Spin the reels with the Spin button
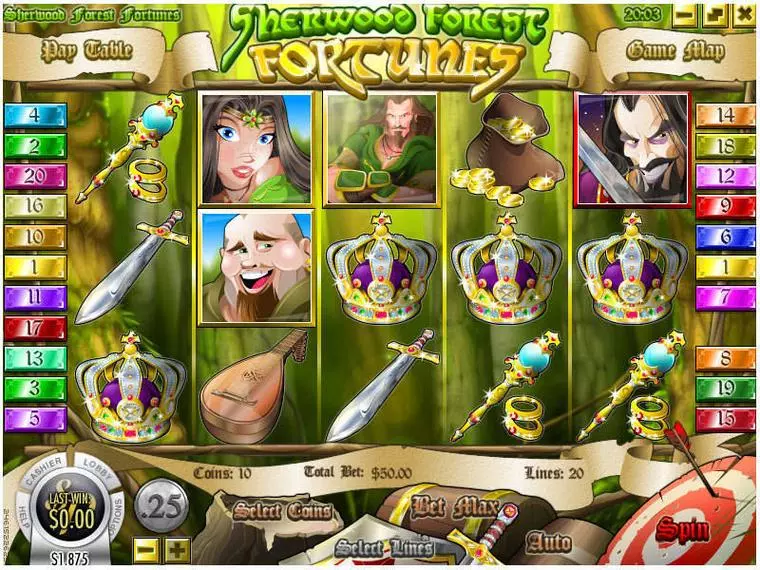This screenshot has height=570, width=760. (x=682, y=529)
